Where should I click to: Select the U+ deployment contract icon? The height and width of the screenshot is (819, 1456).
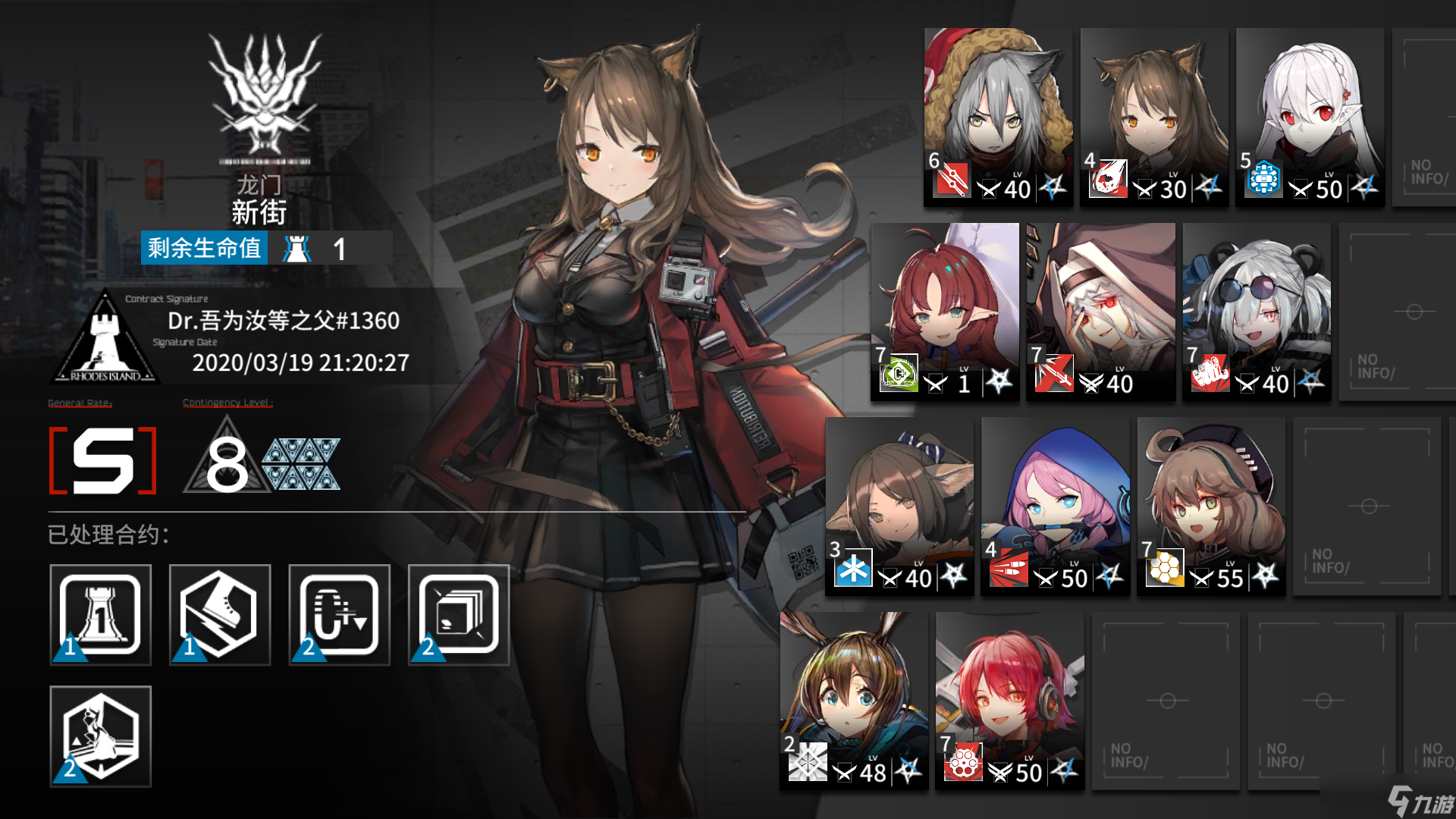(338, 614)
